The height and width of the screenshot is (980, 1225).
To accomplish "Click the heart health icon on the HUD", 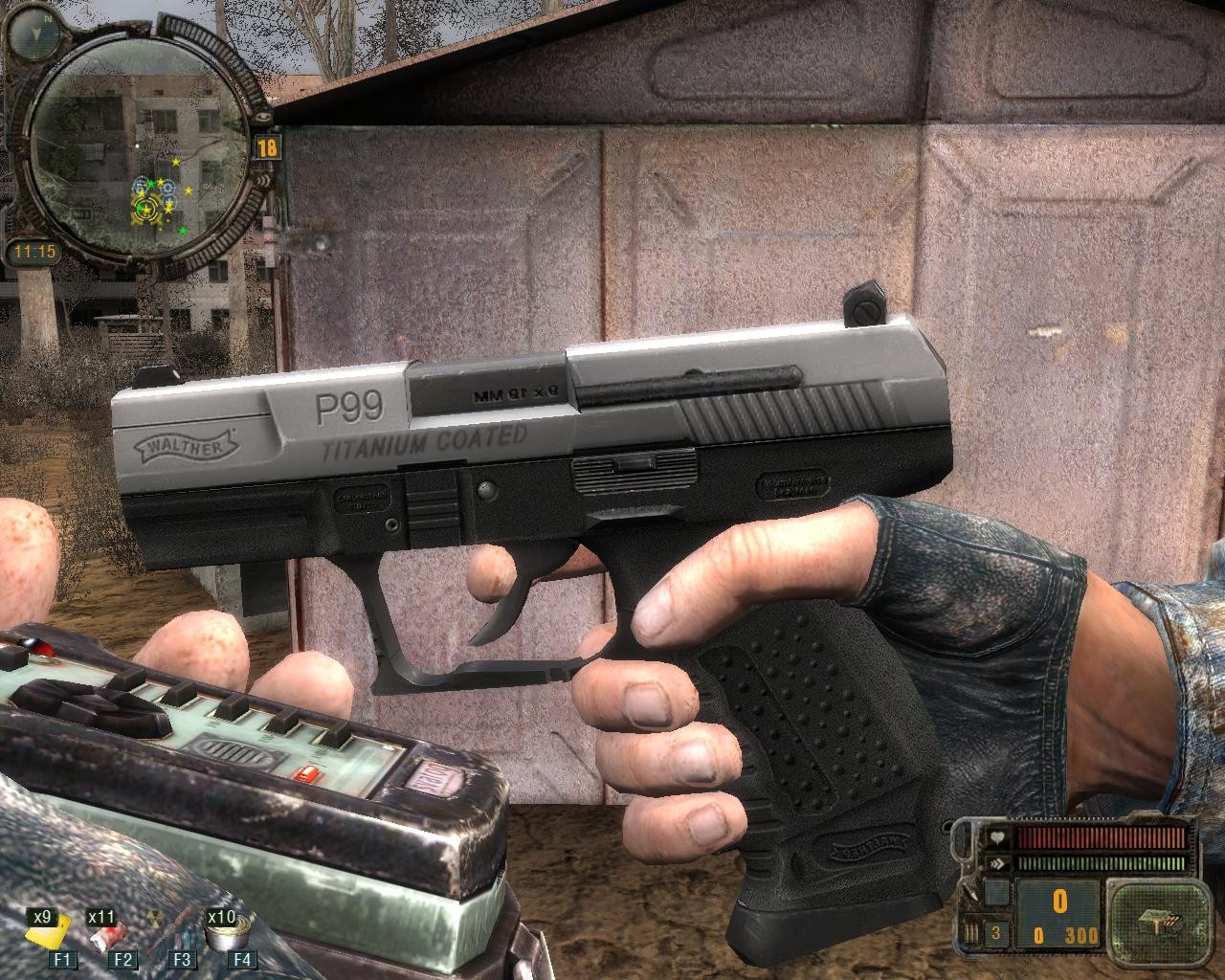I will (x=997, y=836).
